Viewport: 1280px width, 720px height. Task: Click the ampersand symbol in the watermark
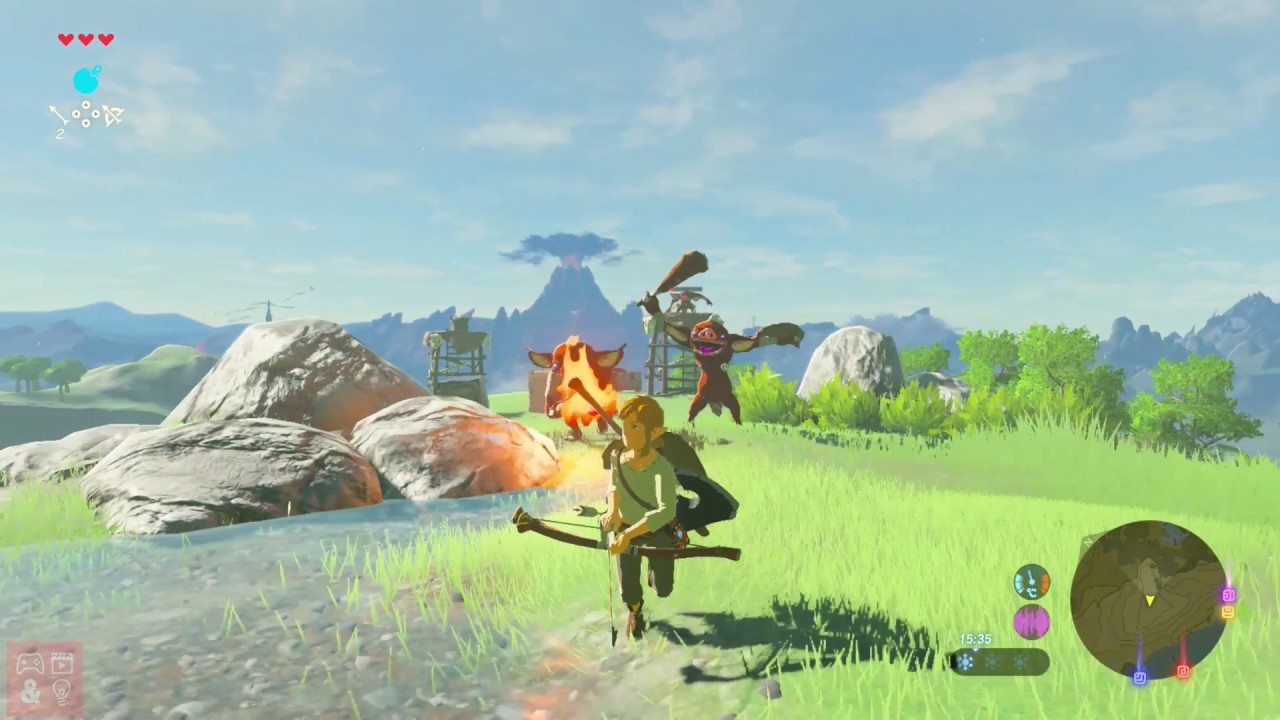tap(30, 692)
